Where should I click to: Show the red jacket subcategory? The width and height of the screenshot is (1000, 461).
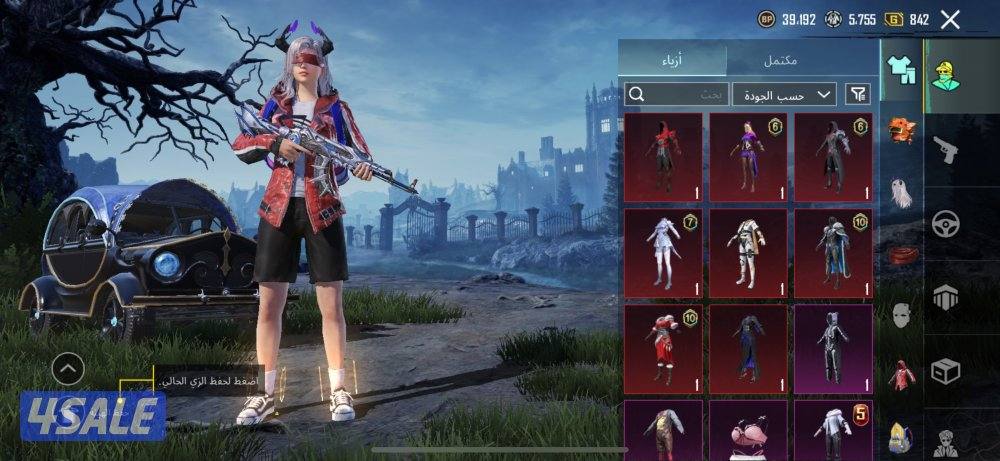(902, 375)
